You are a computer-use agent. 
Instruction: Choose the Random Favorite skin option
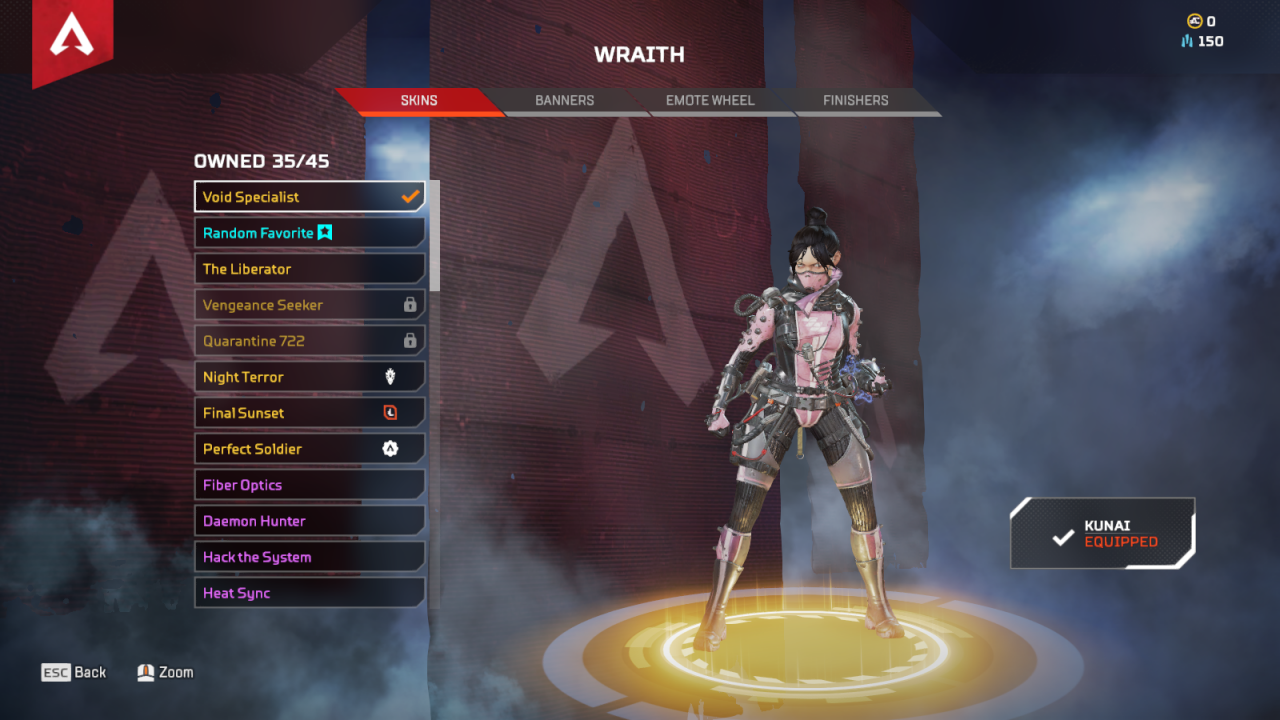tap(309, 233)
